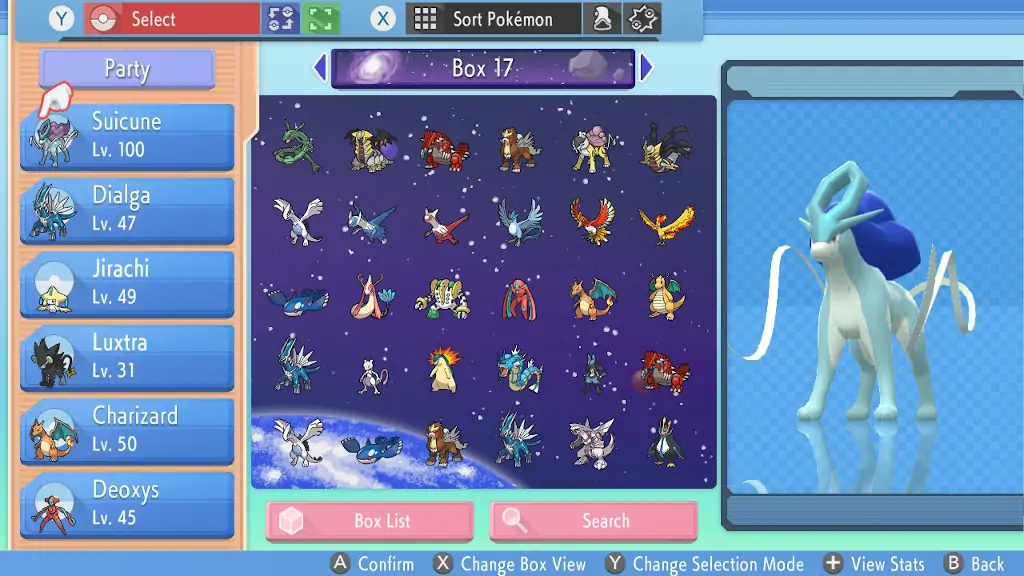
Task: Select Rayquaza in the box grid
Action: coord(297,147)
